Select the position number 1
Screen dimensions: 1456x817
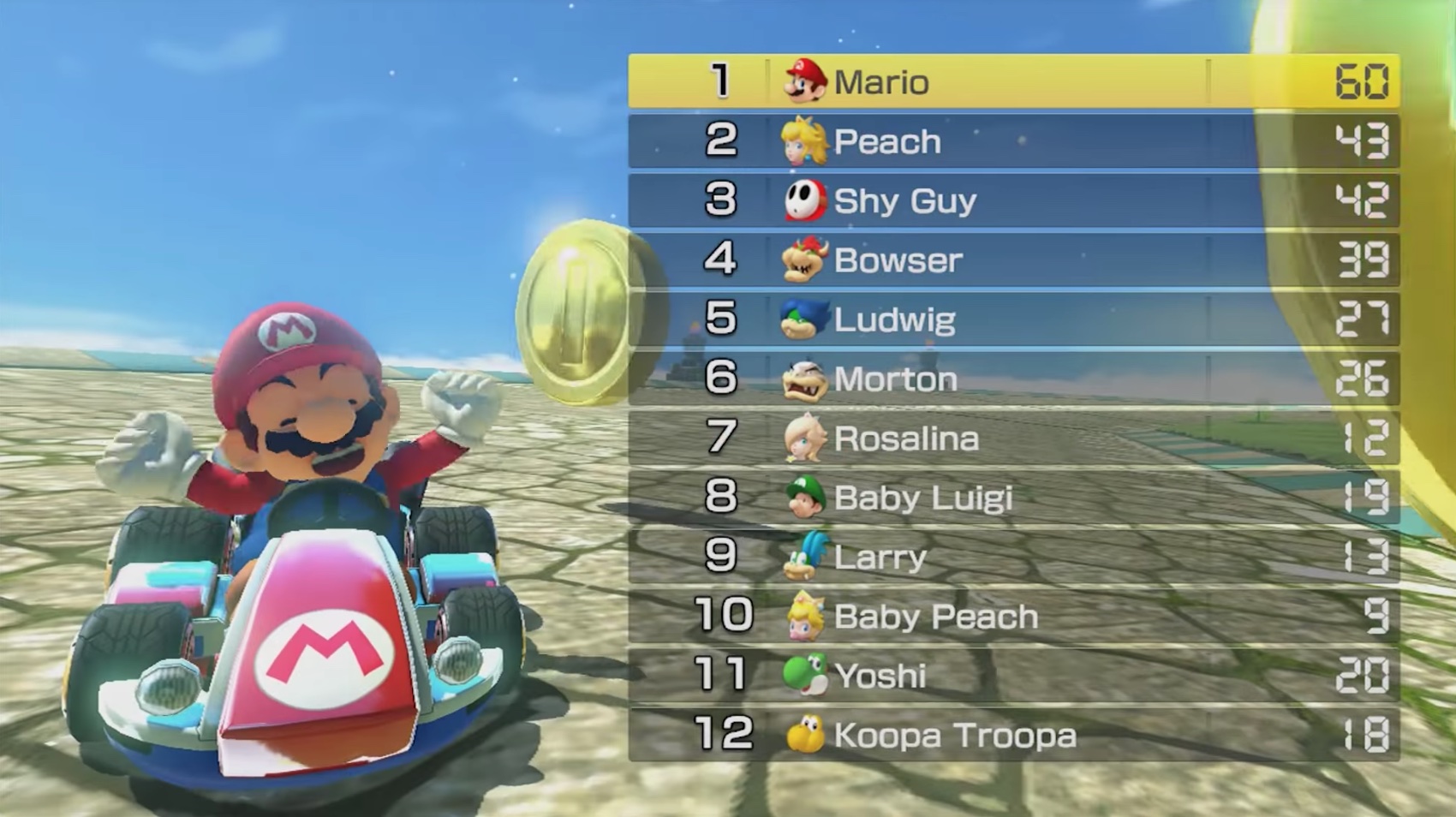point(722,82)
